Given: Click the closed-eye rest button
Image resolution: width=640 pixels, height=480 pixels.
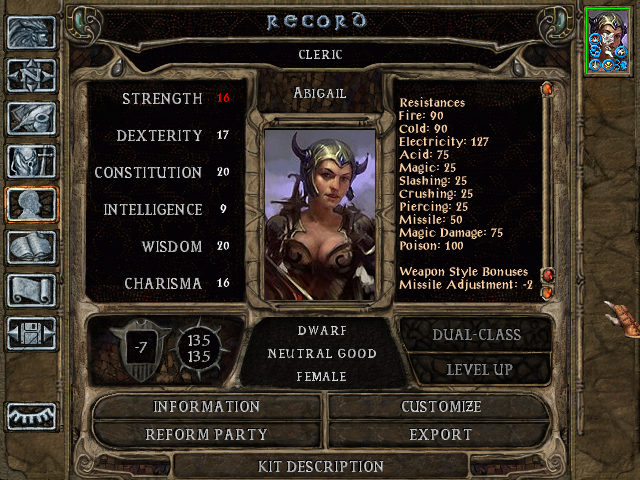Looking at the screenshot, I should 30,414.
